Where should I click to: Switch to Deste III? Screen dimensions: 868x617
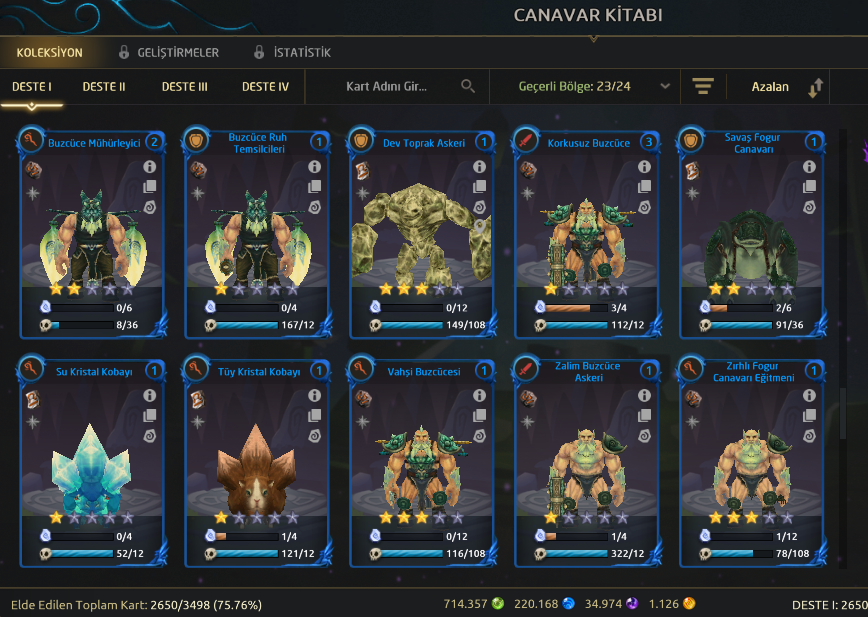tap(185, 87)
